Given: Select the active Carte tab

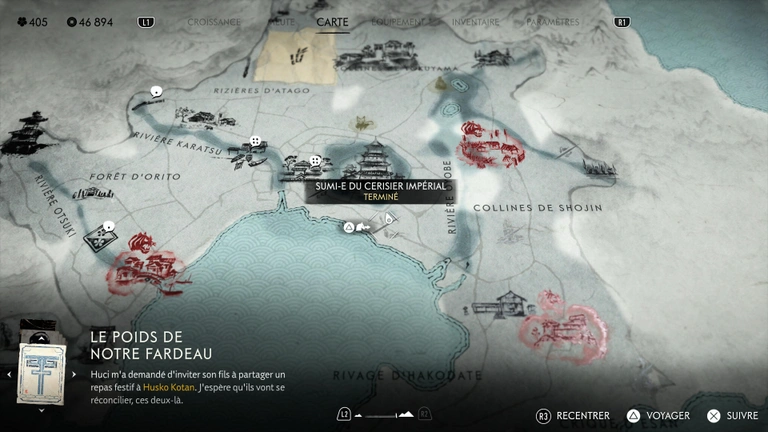Looking at the screenshot, I should (x=332, y=21).
